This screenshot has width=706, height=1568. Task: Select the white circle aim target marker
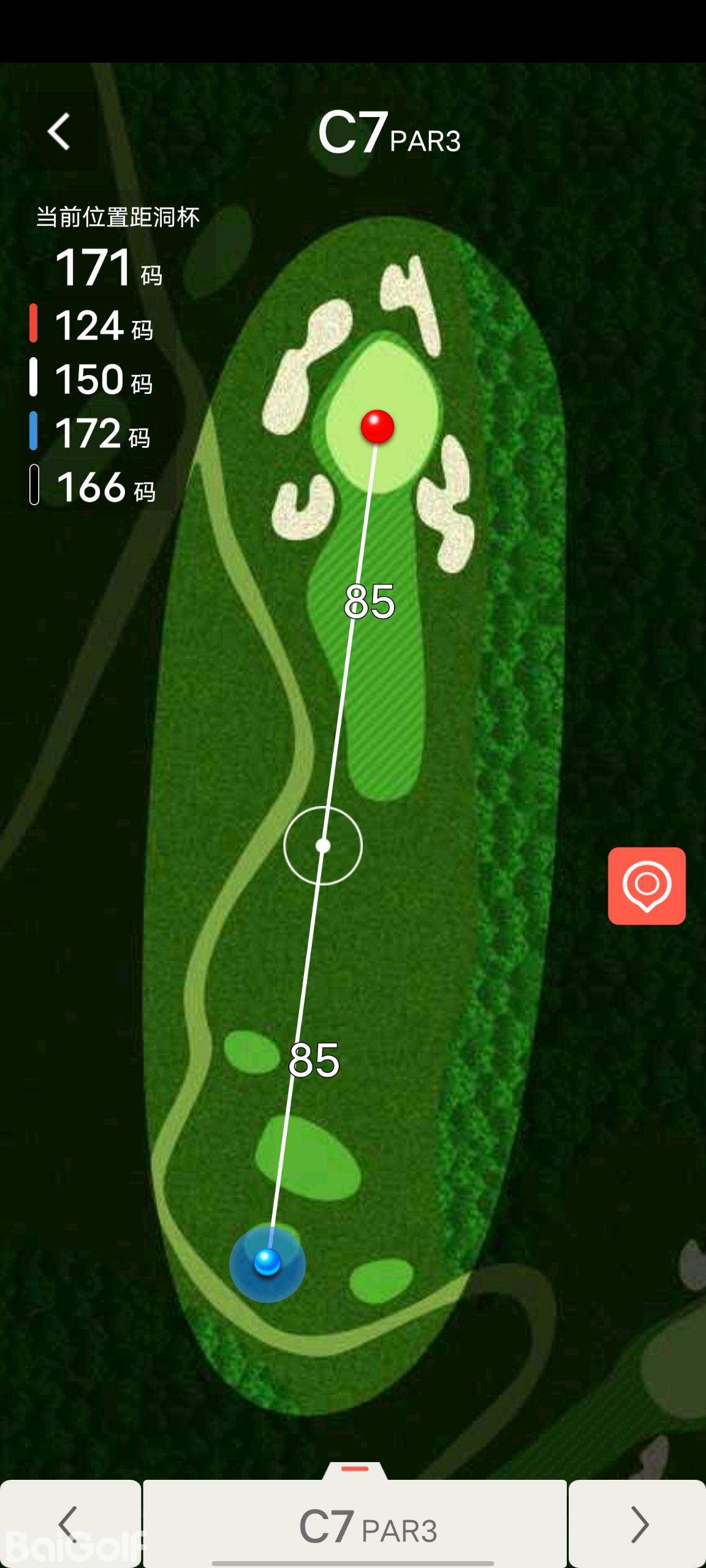[x=323, y=846]
